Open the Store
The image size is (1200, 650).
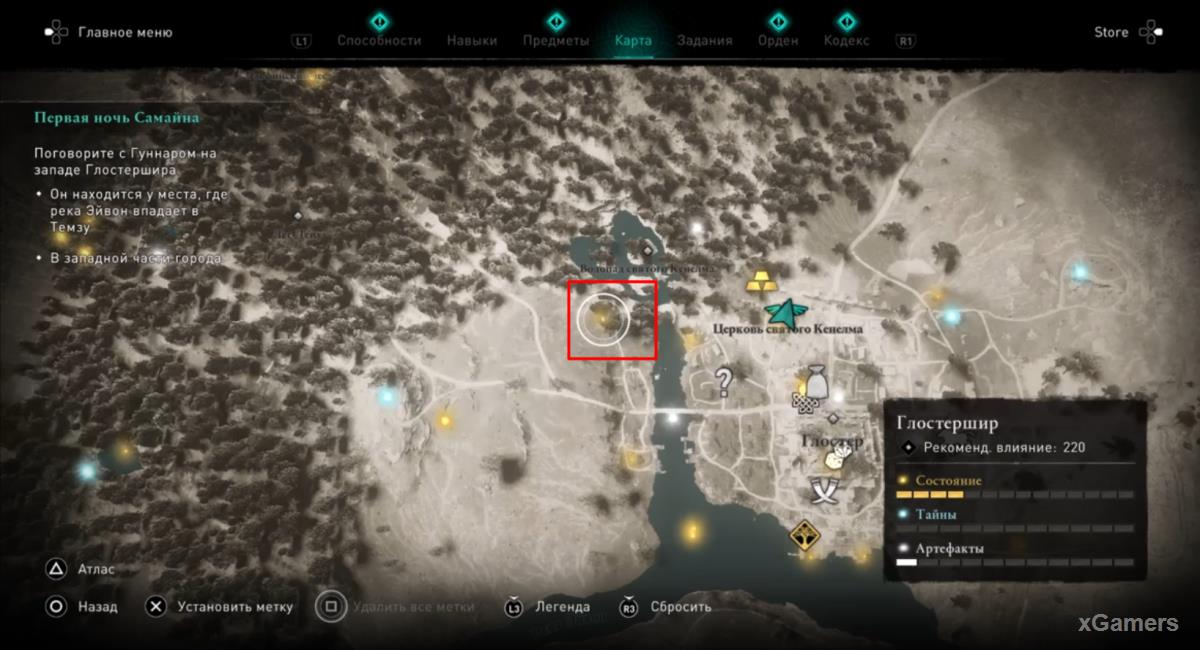(1111, 32)
